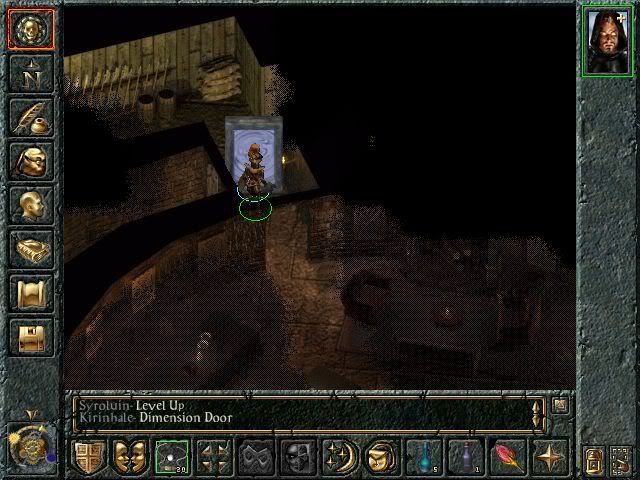The width and height of the screenshot is (640, 480).
Task: Activate the crescent moon and stars button
Action: pyautogui.click(x=341, y=457)
